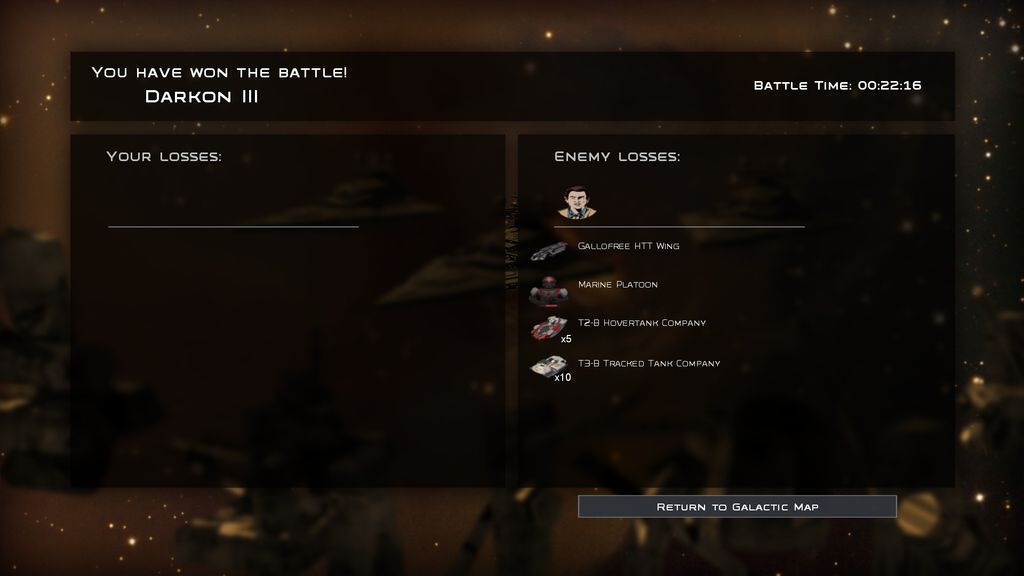The image size is (1024, 576).
Task: Select the Marine Platoon loss entry
Action: click(x=617, y=285)
